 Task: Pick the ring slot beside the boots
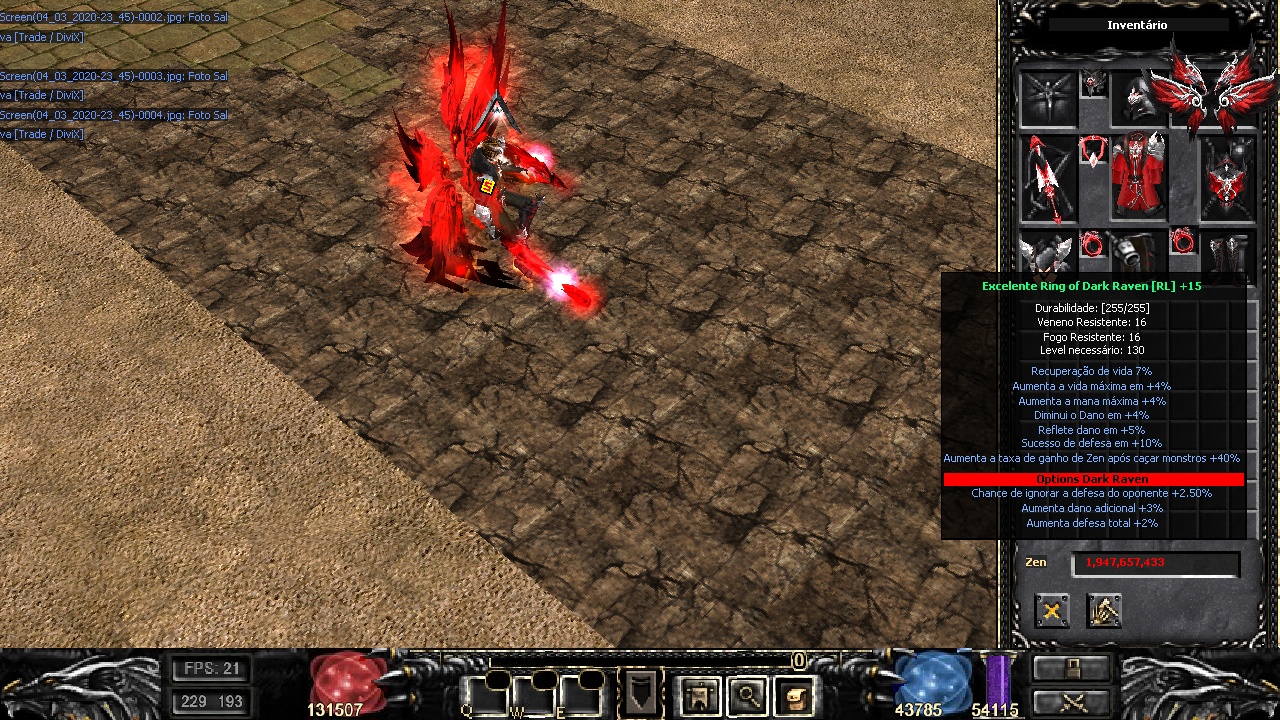pos(1183,242)
